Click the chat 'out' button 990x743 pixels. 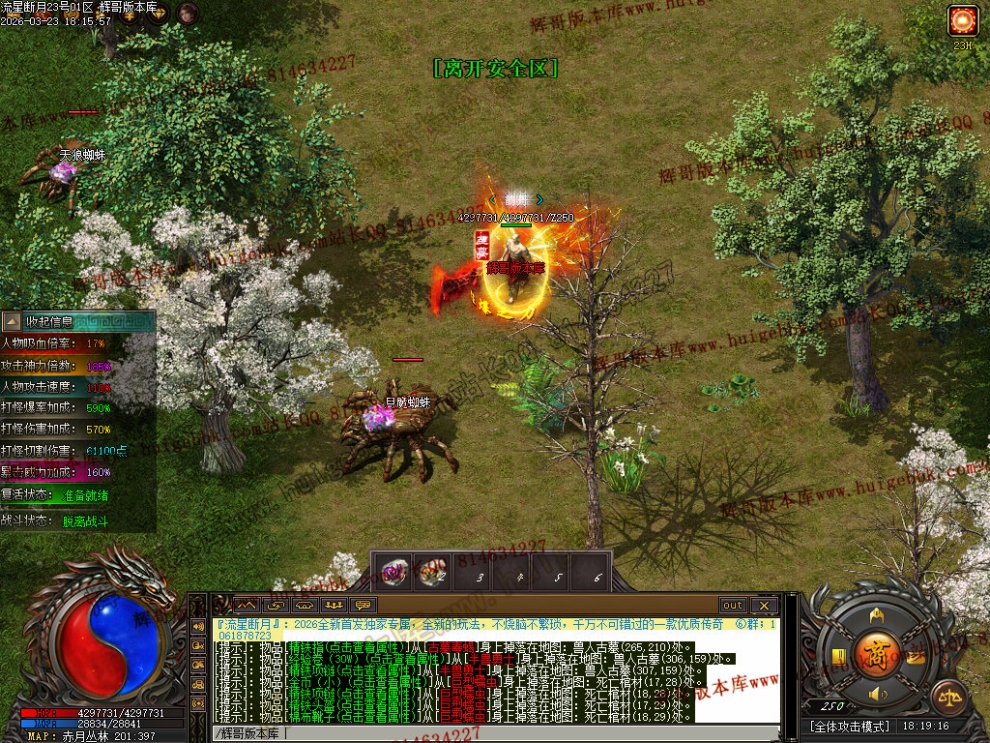(x=733, y=605)
